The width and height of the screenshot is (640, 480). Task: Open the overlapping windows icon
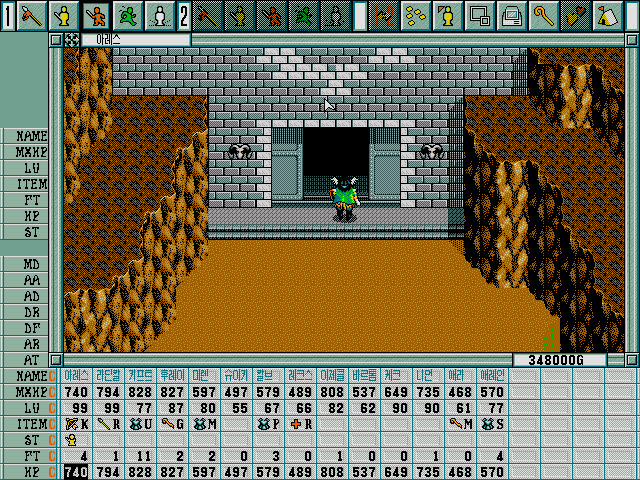pyautogui.click(x=479, y=15)
